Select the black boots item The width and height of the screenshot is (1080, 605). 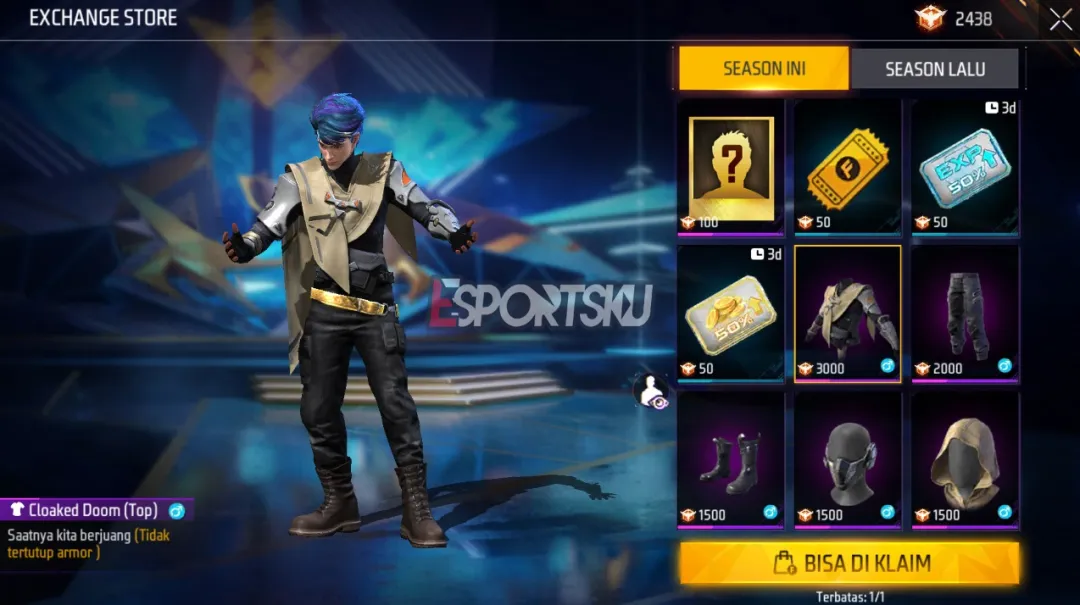point(731,460)
